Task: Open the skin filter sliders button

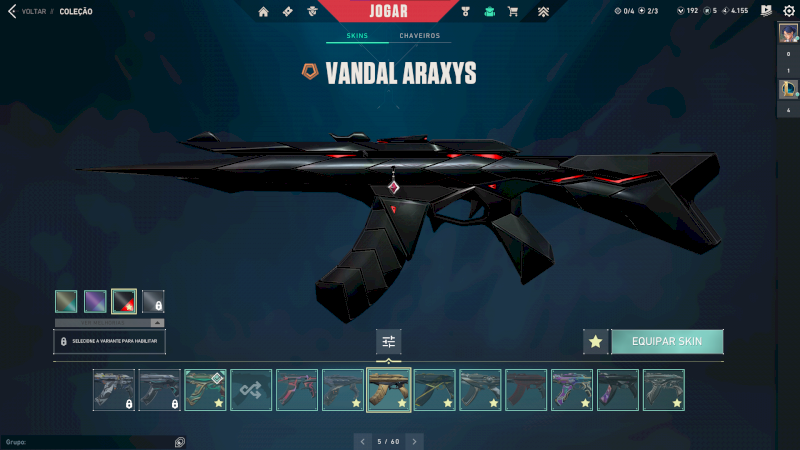Action: pyautogui.click(x=389, y=342)
